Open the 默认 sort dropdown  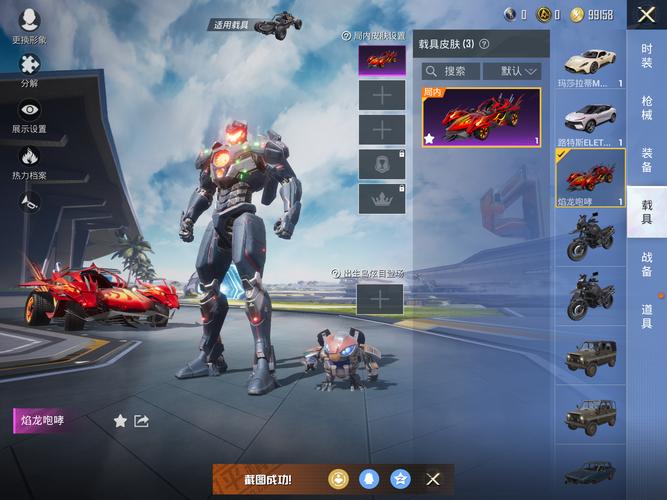pos(511,71)
